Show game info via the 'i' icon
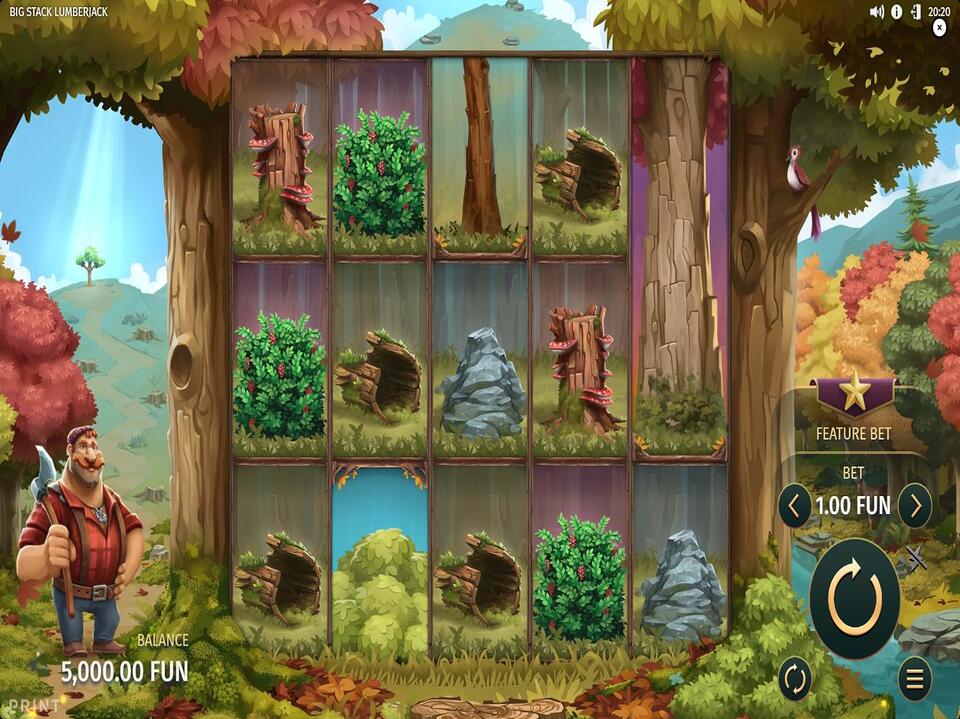This screenshot has width=960, height=719. [x=896, y=12]
